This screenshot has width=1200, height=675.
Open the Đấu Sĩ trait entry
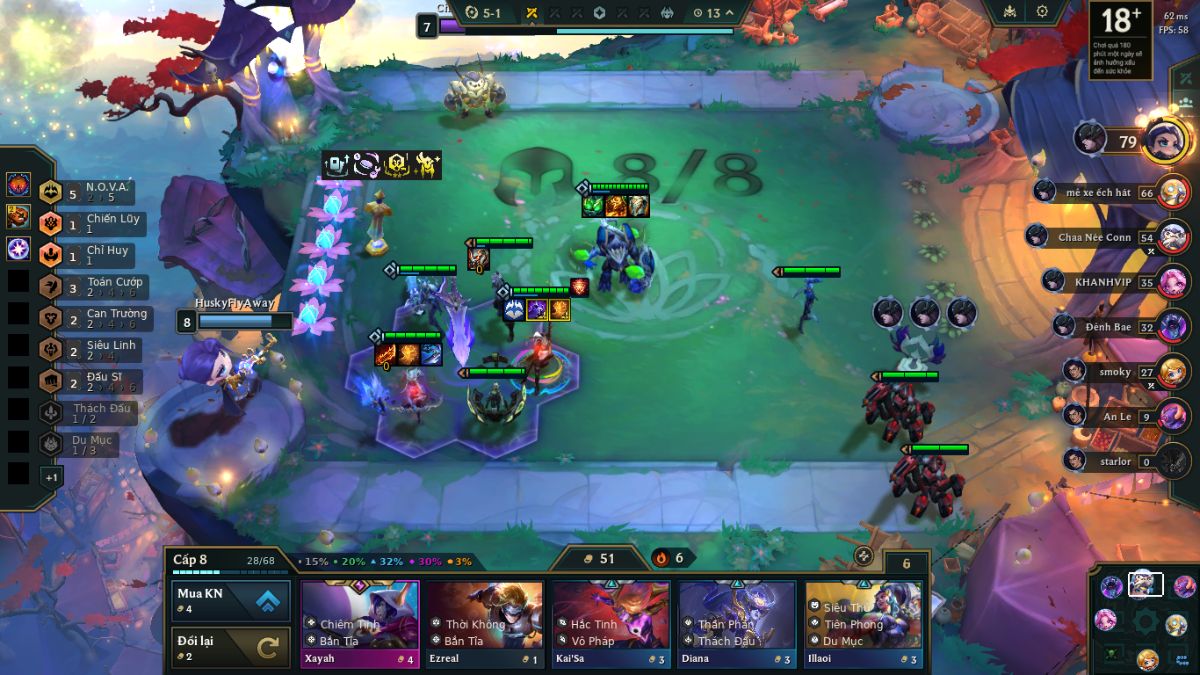(x=98, y=382)
